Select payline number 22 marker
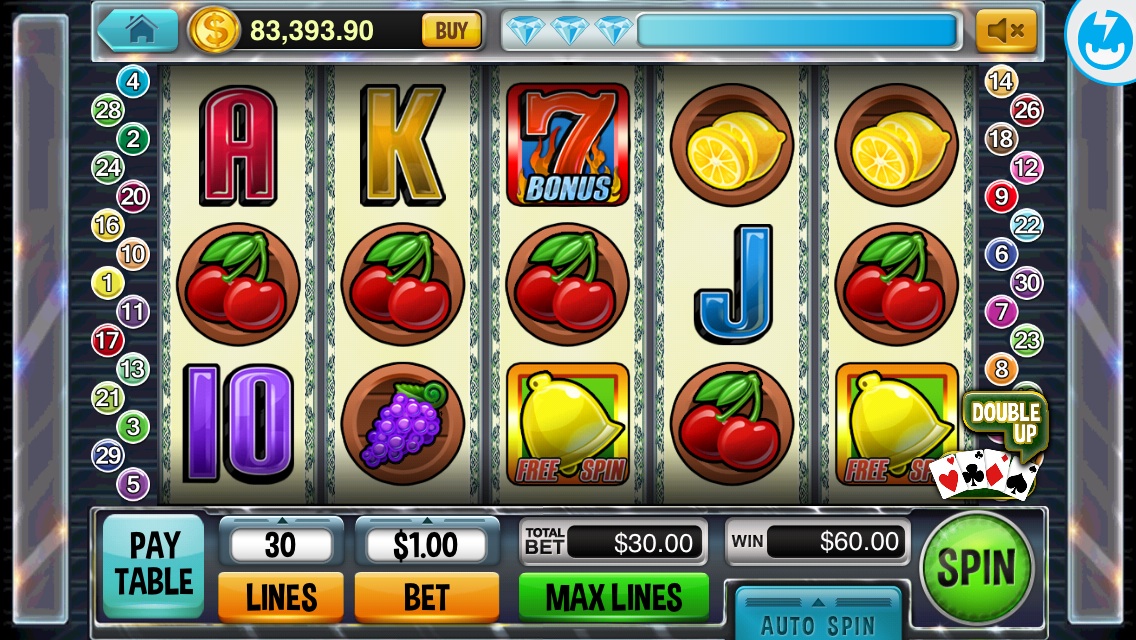 tap(1027, 225)
